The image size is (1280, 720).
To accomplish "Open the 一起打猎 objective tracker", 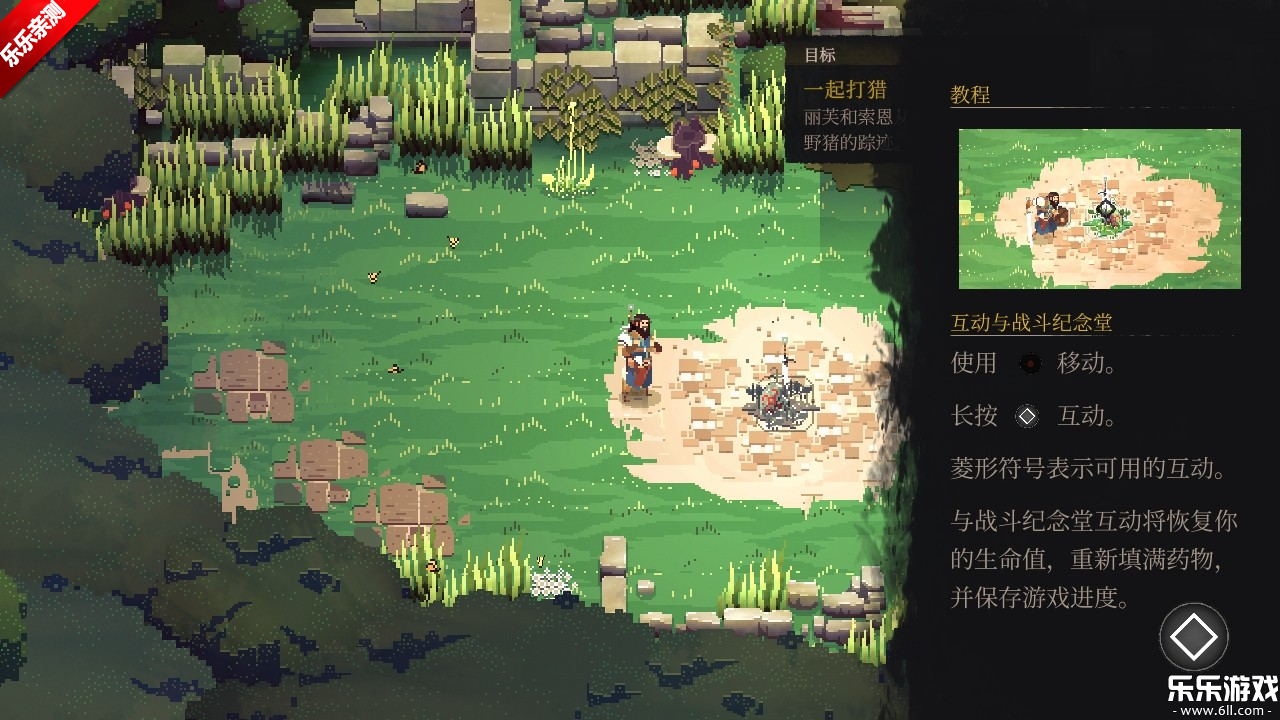I will click(x=846, y=90).
